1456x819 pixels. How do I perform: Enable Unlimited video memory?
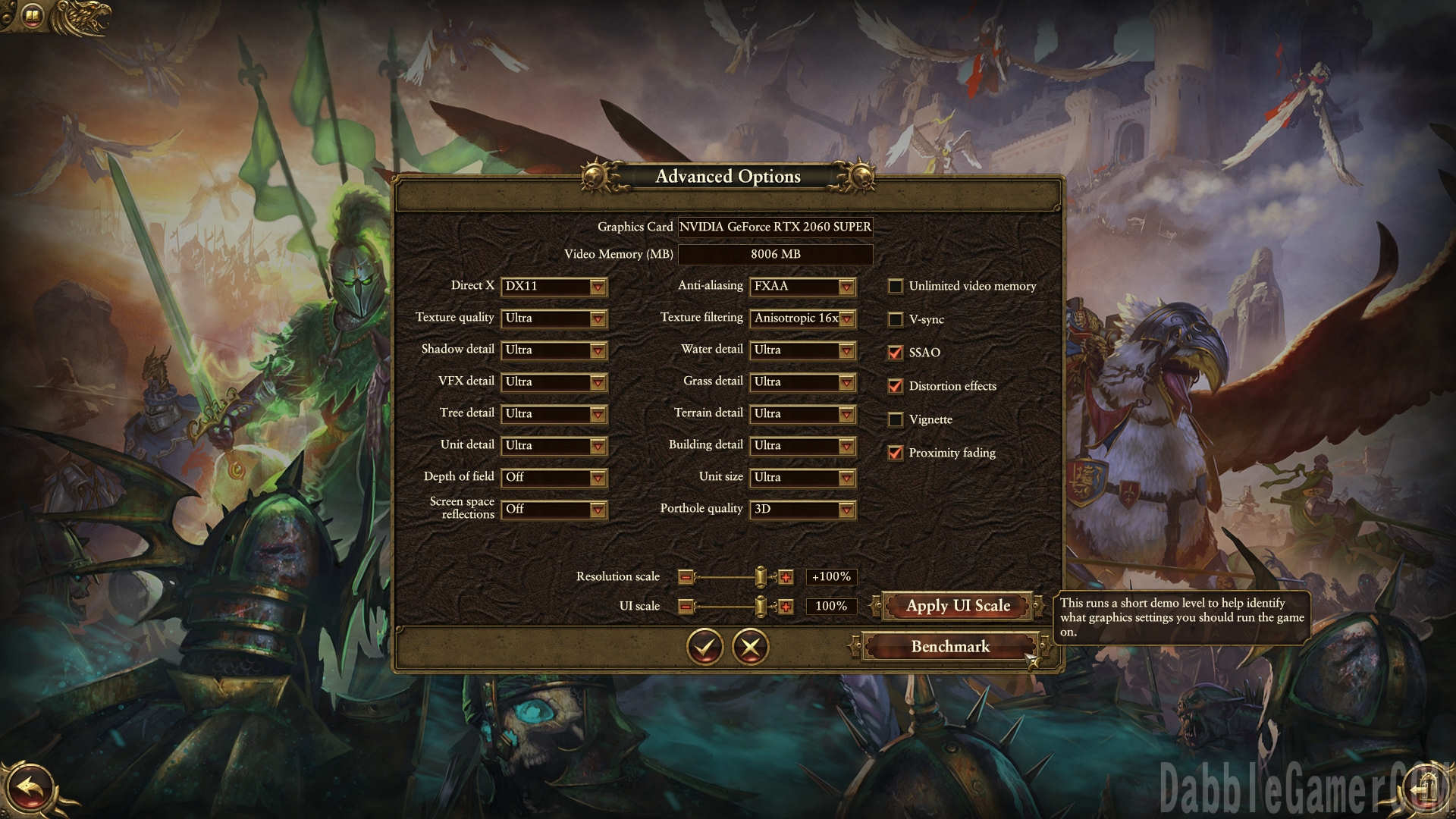coord(896,287)
